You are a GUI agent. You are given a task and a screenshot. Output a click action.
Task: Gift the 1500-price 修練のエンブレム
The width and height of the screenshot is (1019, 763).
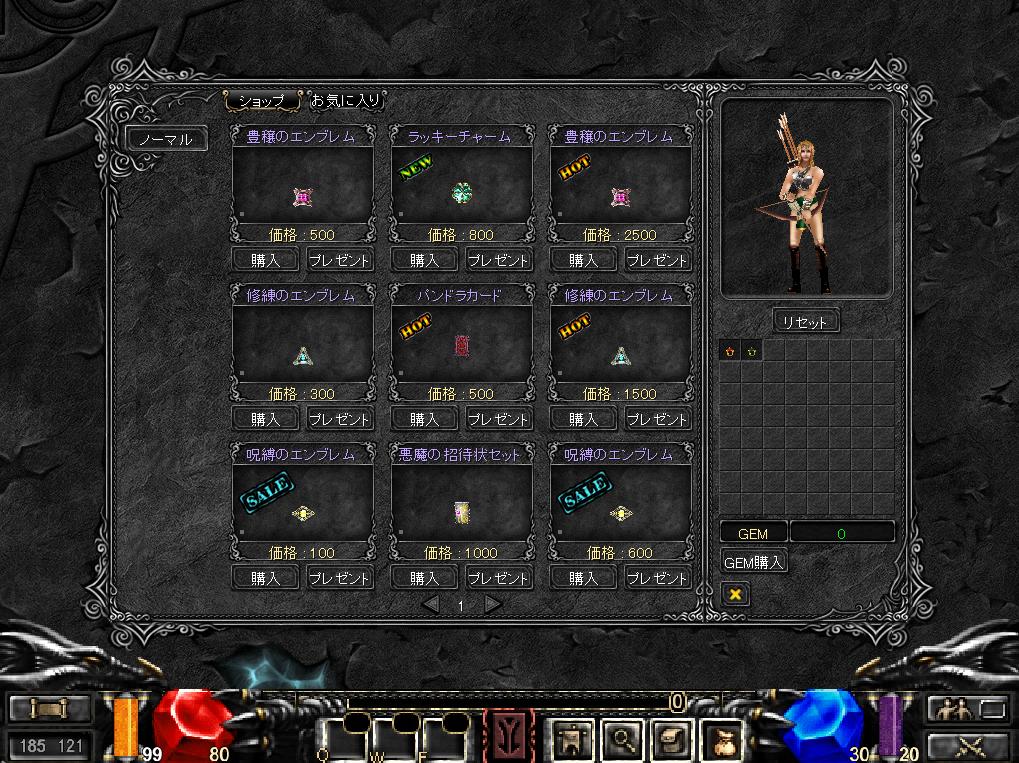point(657,419)
